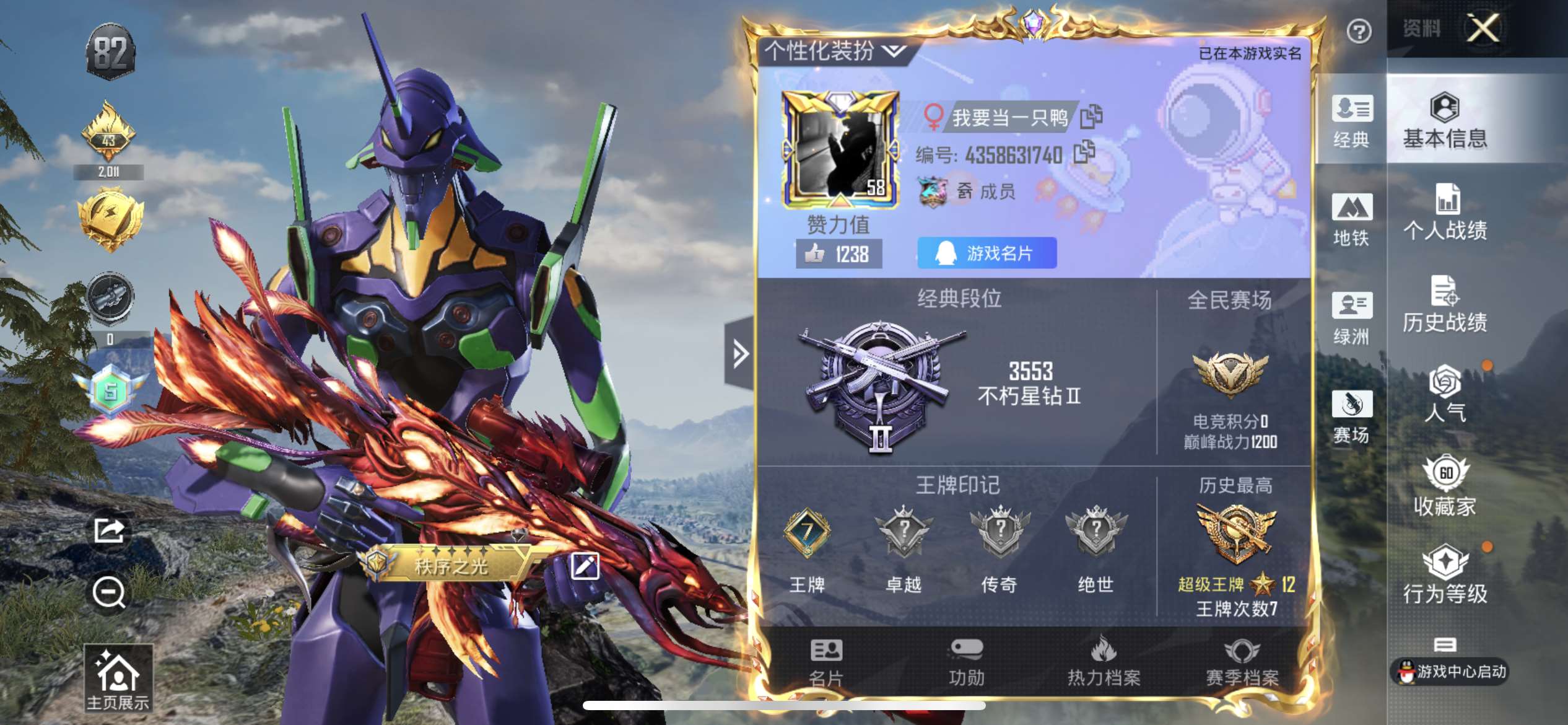Open 主页展示 homepage display settings
The width and height of the screenshot is (1568, 725).
point(118,679)
